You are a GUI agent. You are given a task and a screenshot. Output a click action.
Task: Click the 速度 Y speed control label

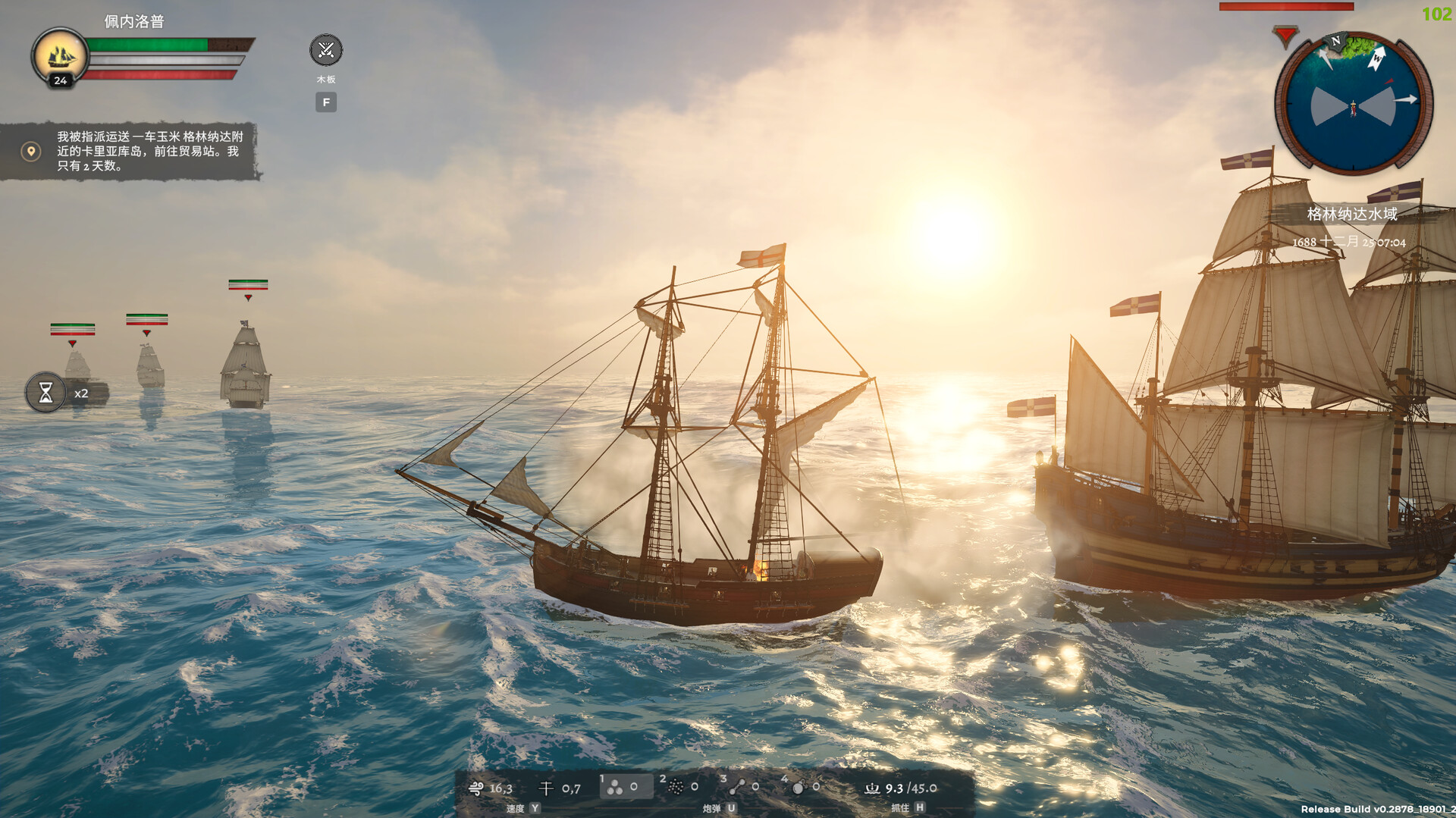pos(522,808)
